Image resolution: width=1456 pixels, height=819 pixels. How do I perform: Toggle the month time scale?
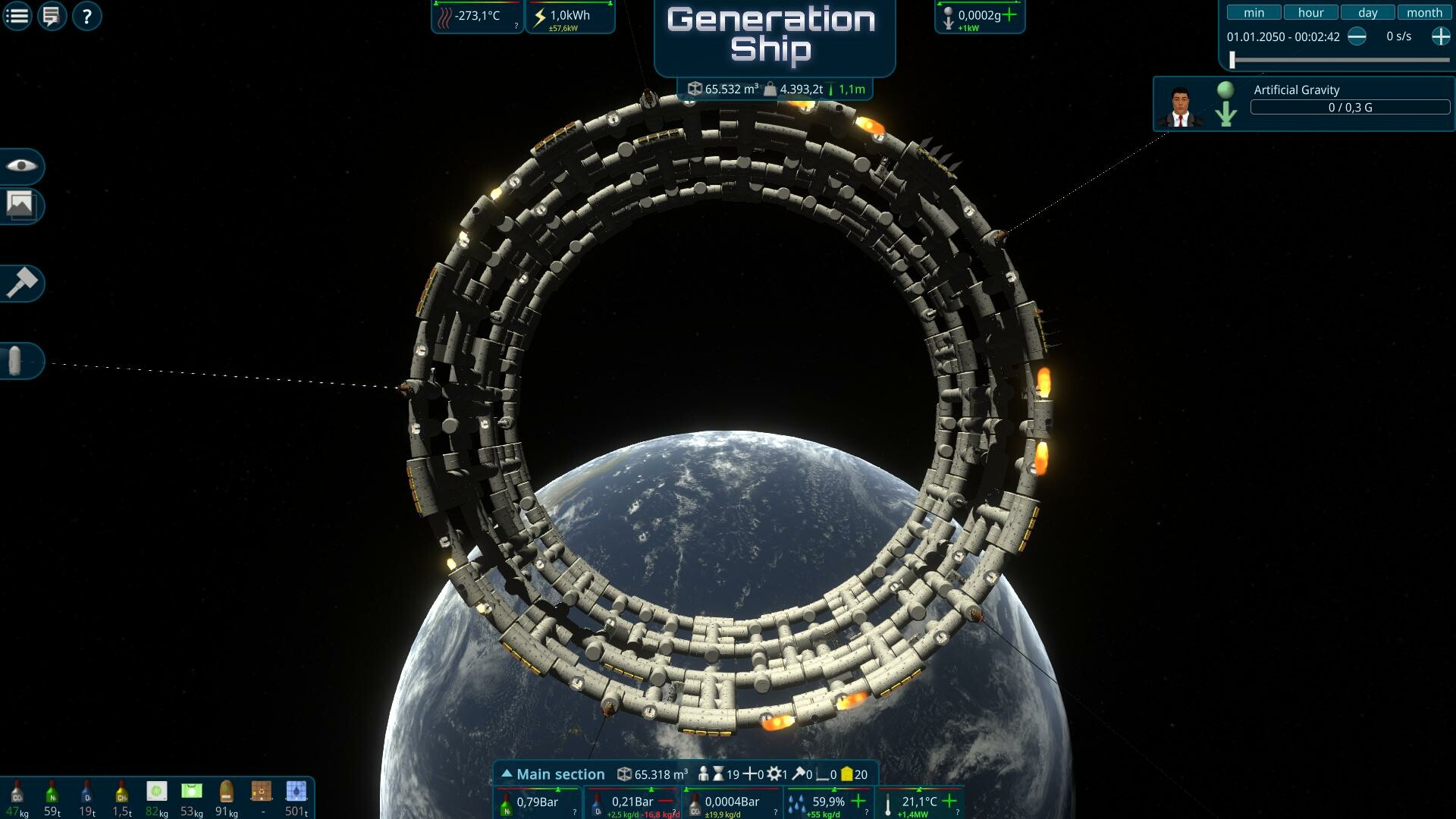pyautogui.click(x=1424, y=13)
